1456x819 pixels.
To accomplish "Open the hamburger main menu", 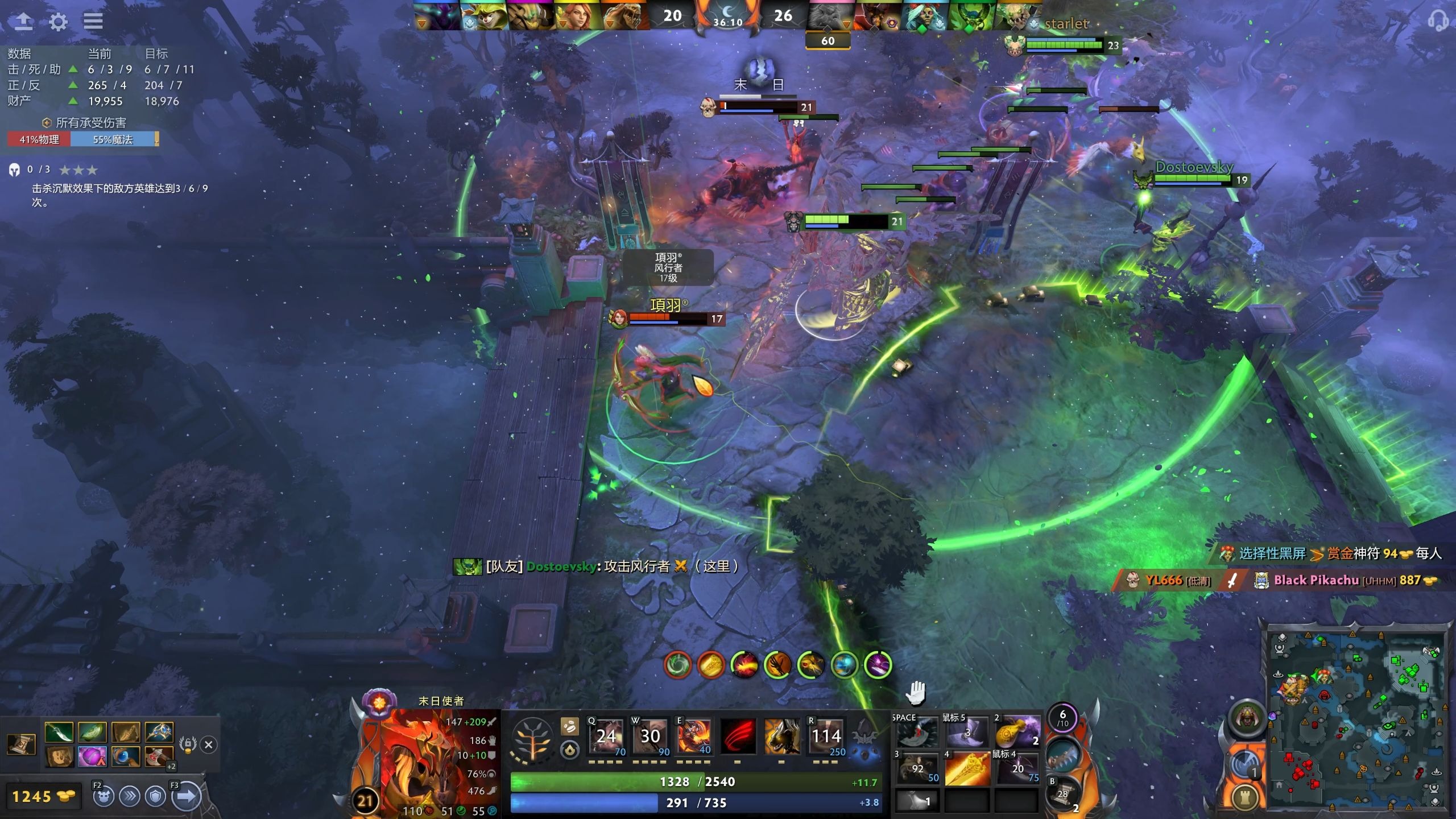I will click(x=93, y=22).
